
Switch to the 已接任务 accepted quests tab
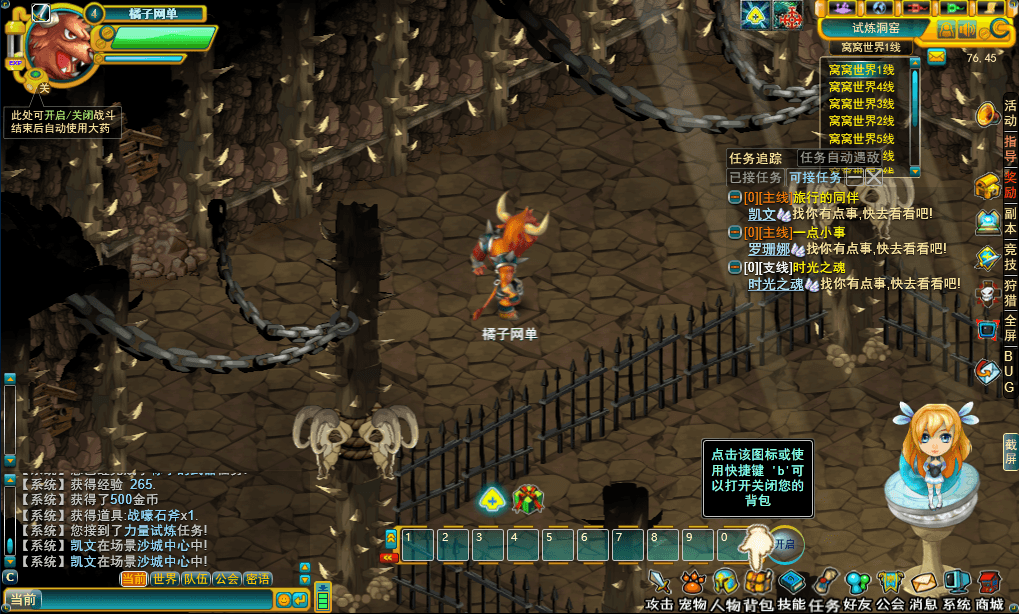pyautogui.click(x=755, y=177)
